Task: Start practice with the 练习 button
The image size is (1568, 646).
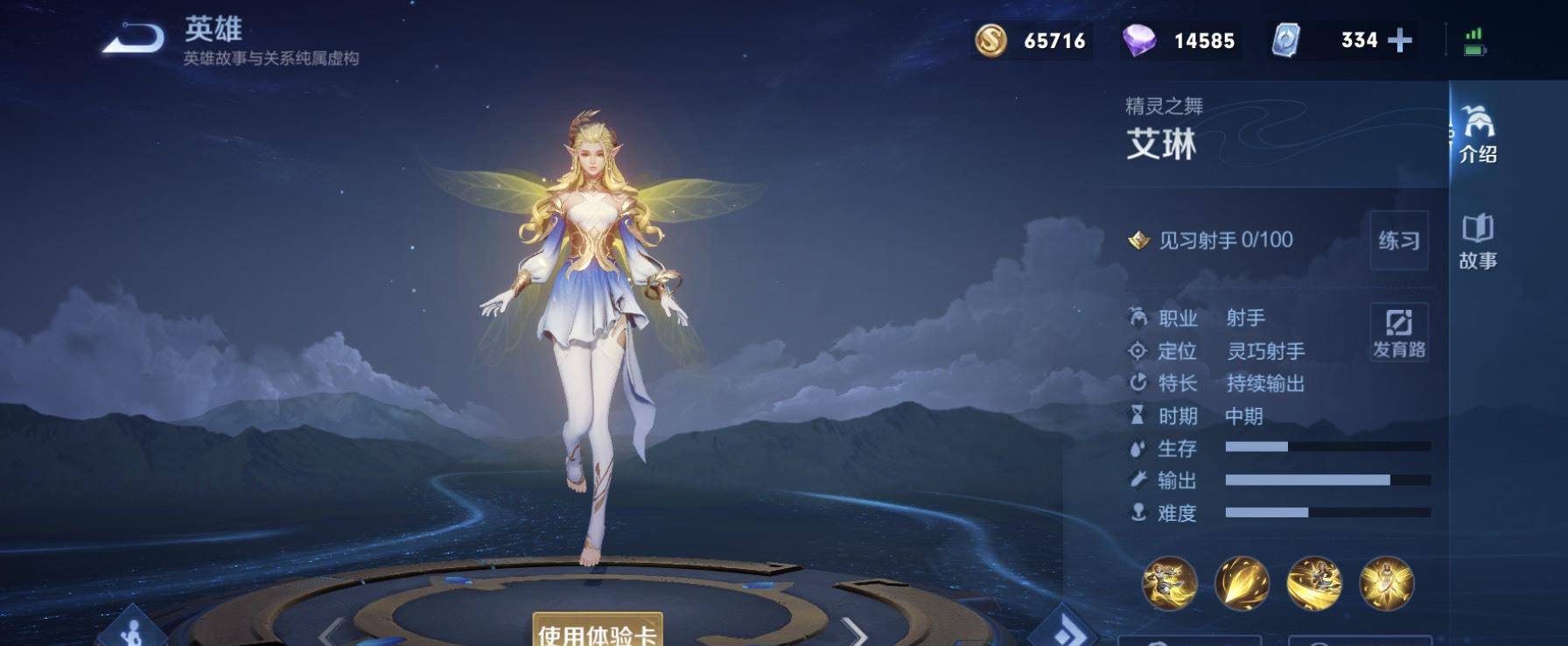Action: point(1398,241)
